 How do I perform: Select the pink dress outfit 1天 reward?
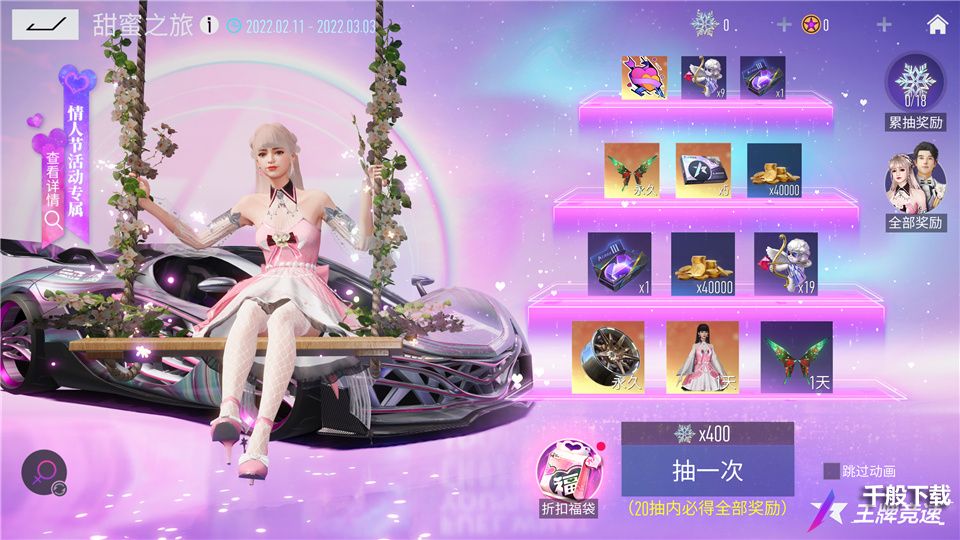click(x=702, y=357)
